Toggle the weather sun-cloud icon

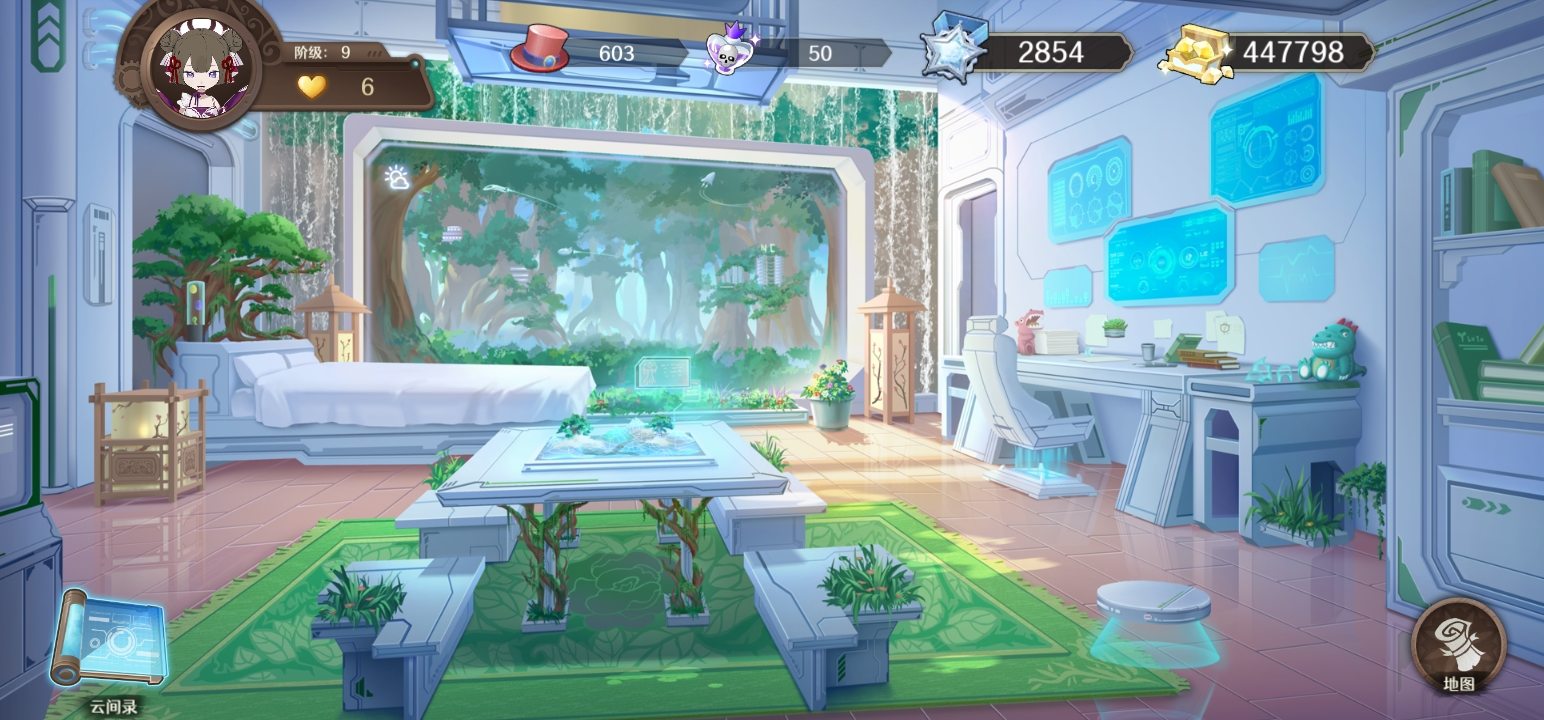(x=397, y=178)
